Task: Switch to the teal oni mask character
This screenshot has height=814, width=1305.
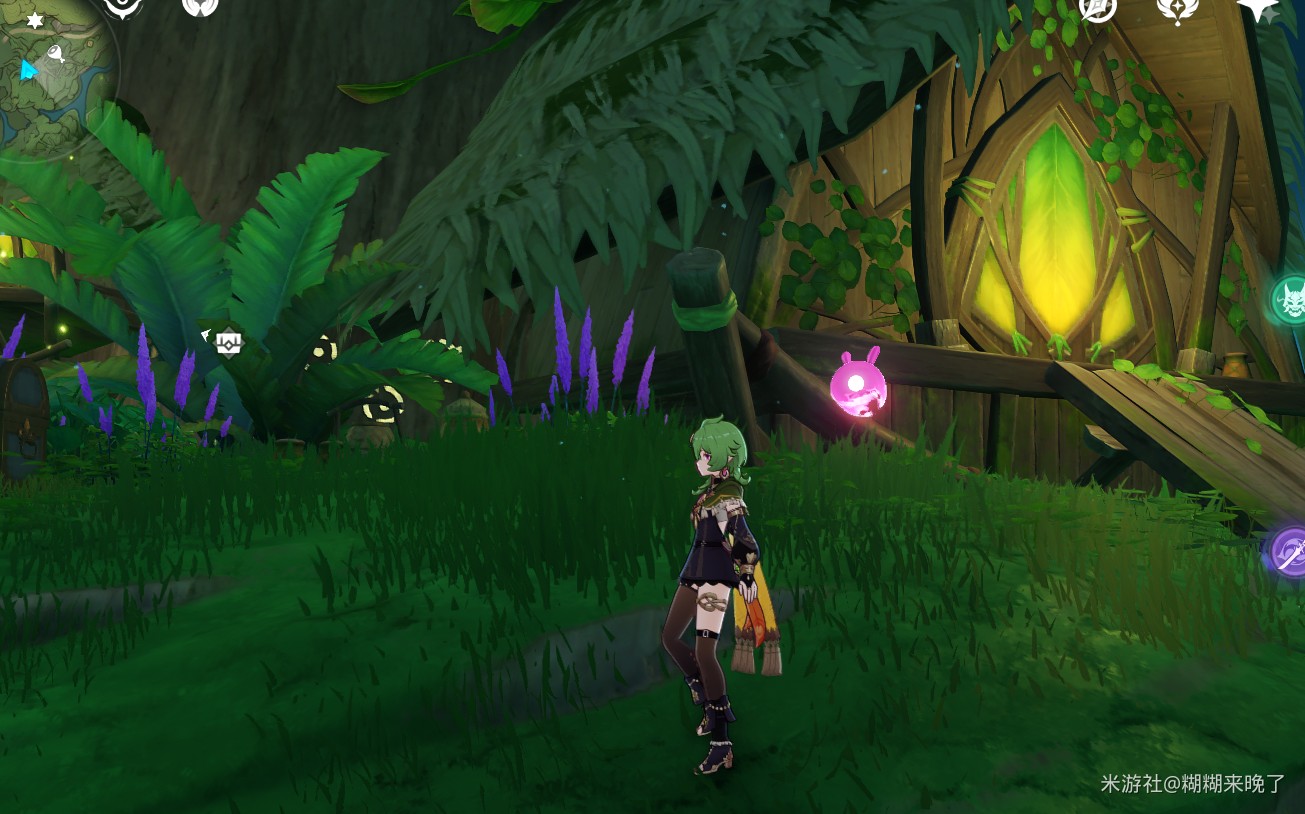Action: (x=1290, y=300)
